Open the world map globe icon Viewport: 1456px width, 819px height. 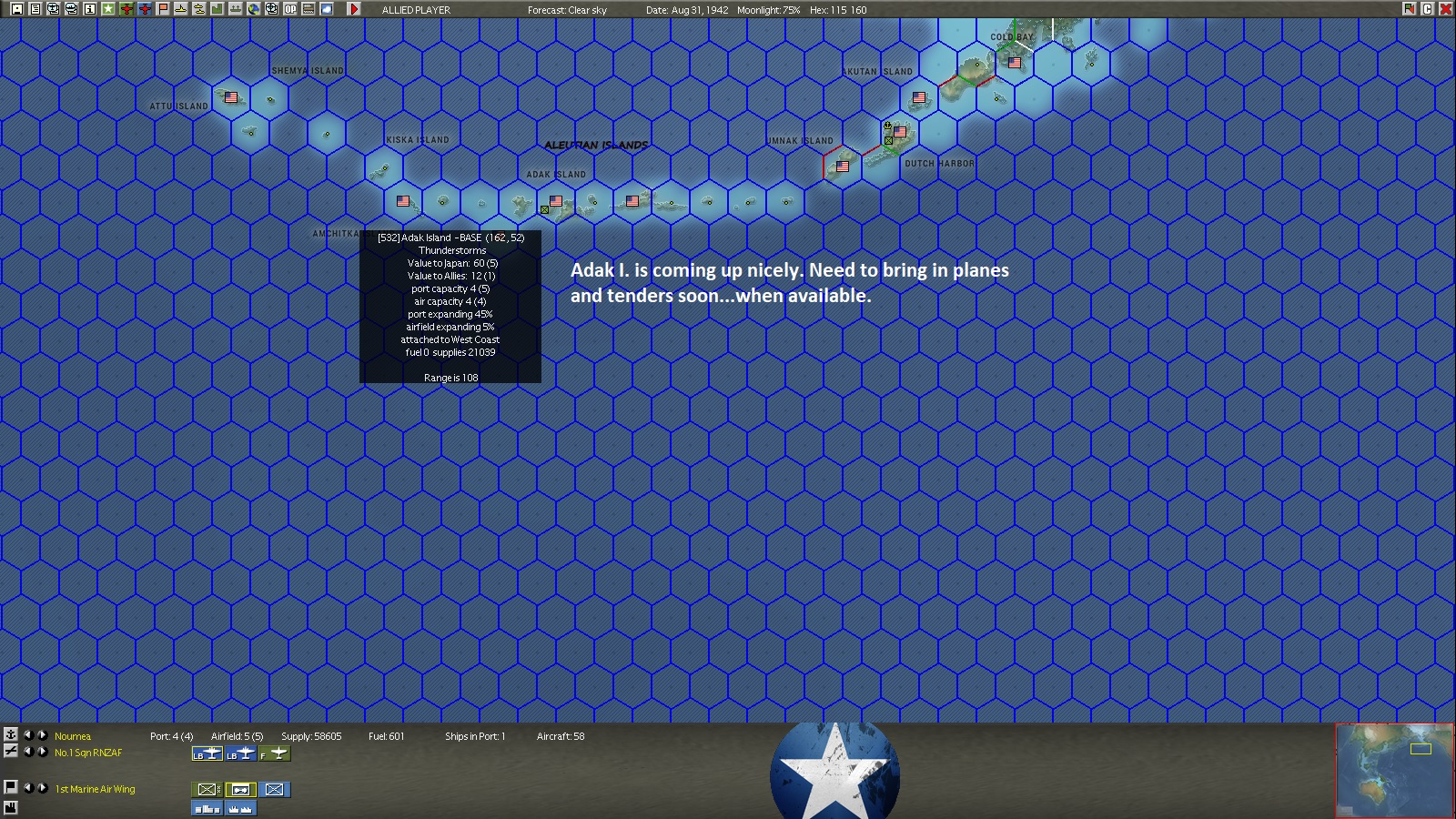click(256, 9)
